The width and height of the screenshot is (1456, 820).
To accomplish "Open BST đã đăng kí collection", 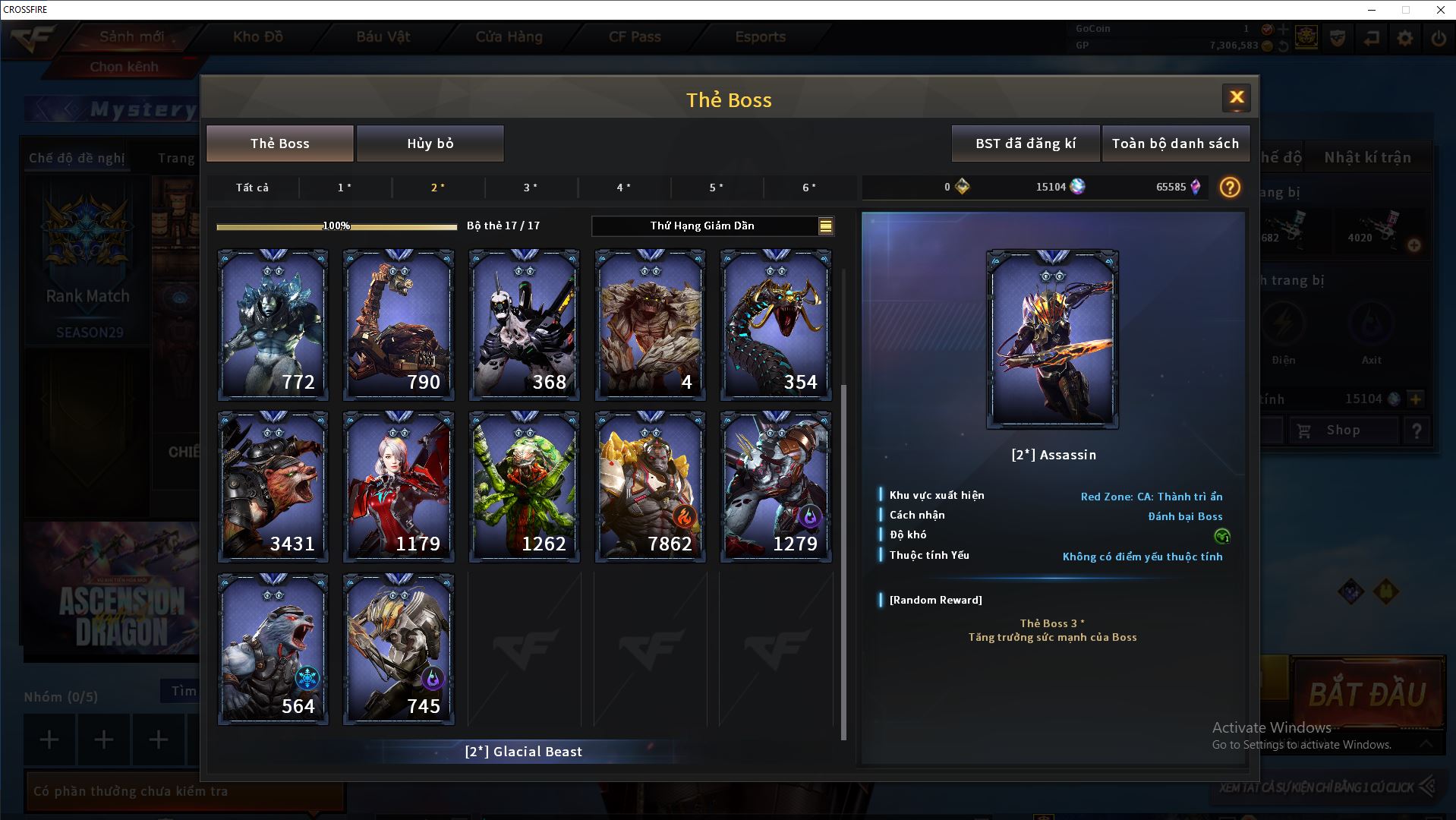I will click(1025, 143).
